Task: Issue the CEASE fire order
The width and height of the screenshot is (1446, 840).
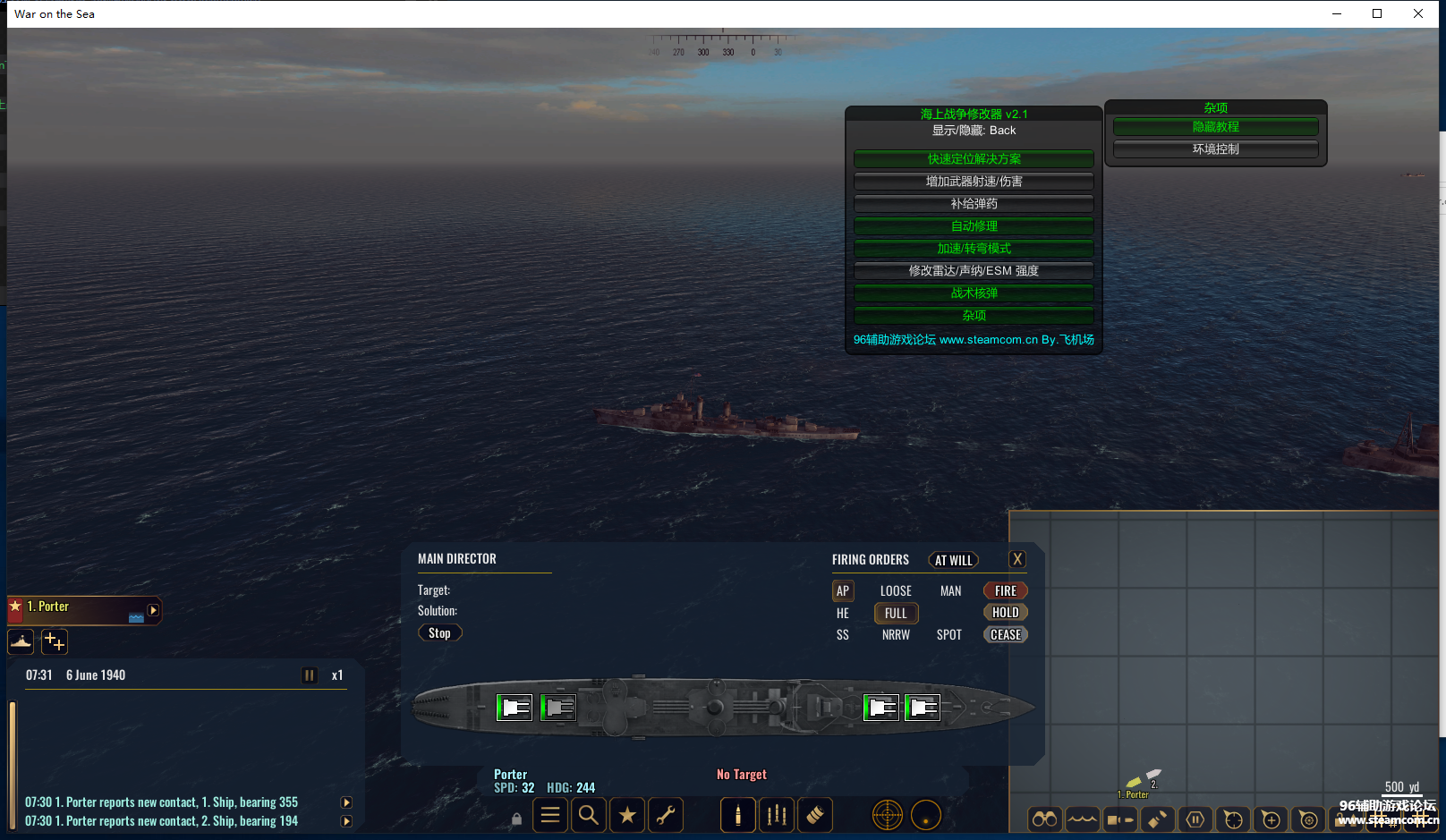Action: coord(1006,635)
